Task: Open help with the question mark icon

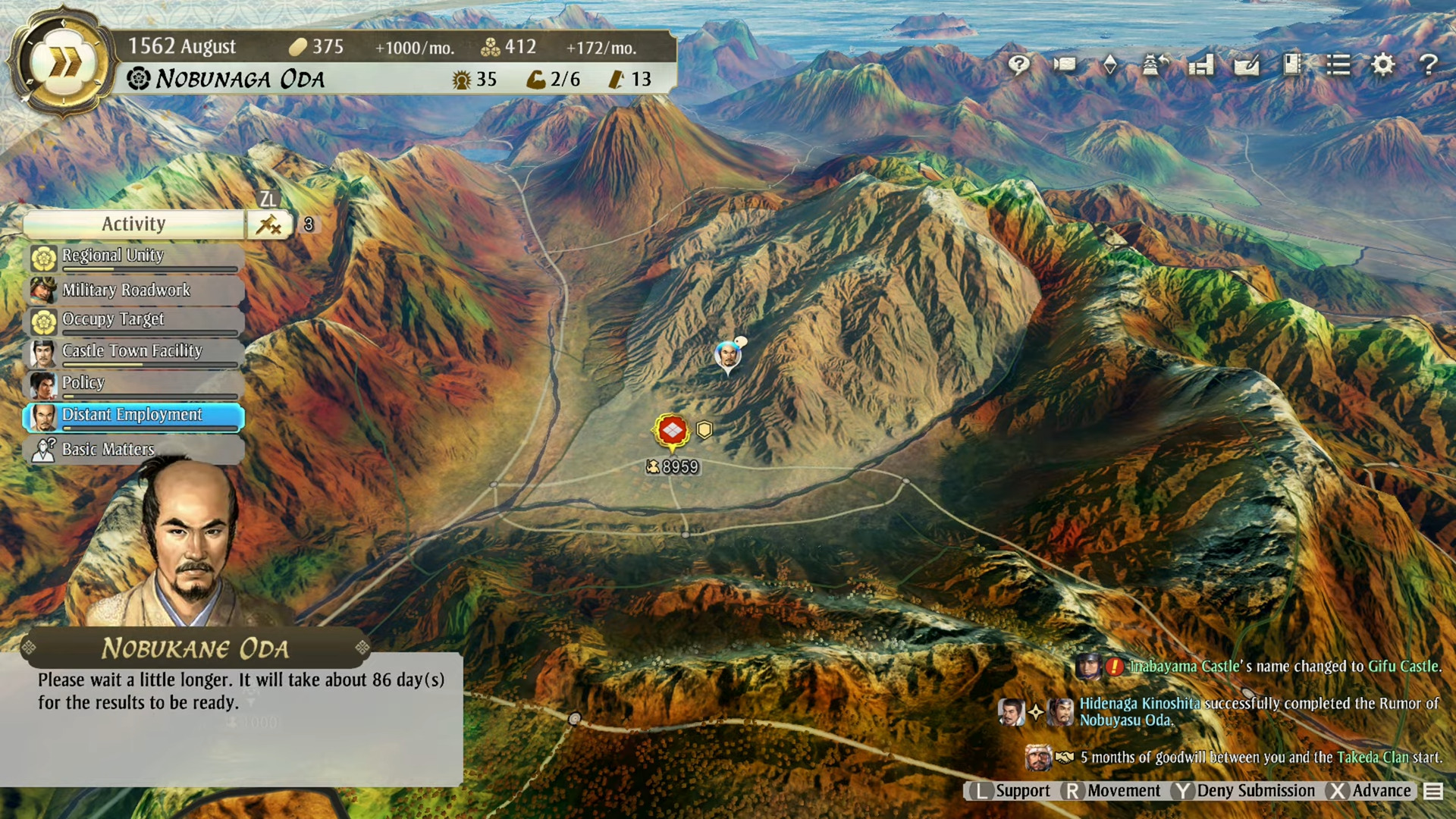Action: click(x=1429, y=65)
